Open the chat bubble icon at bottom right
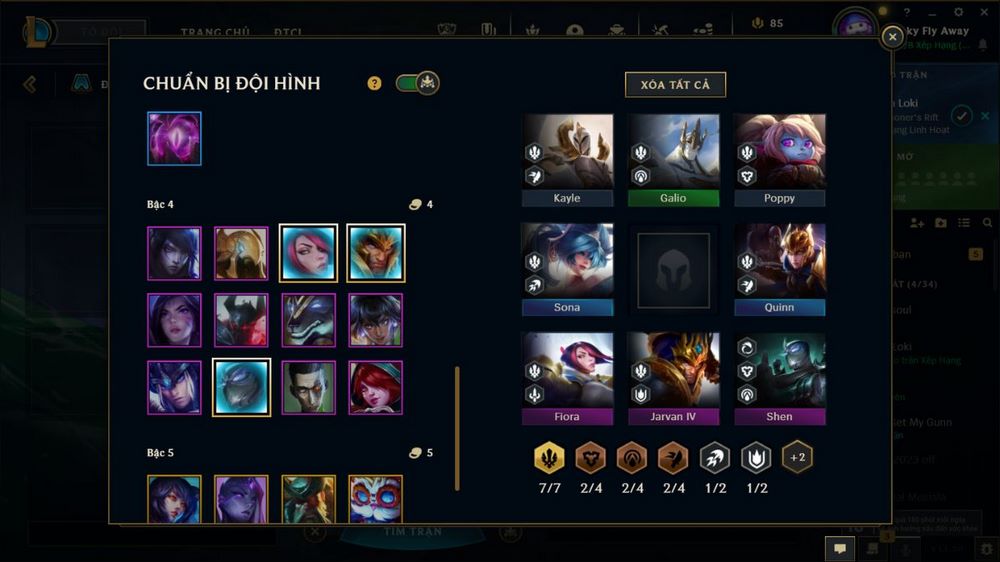 click(839, 548)
